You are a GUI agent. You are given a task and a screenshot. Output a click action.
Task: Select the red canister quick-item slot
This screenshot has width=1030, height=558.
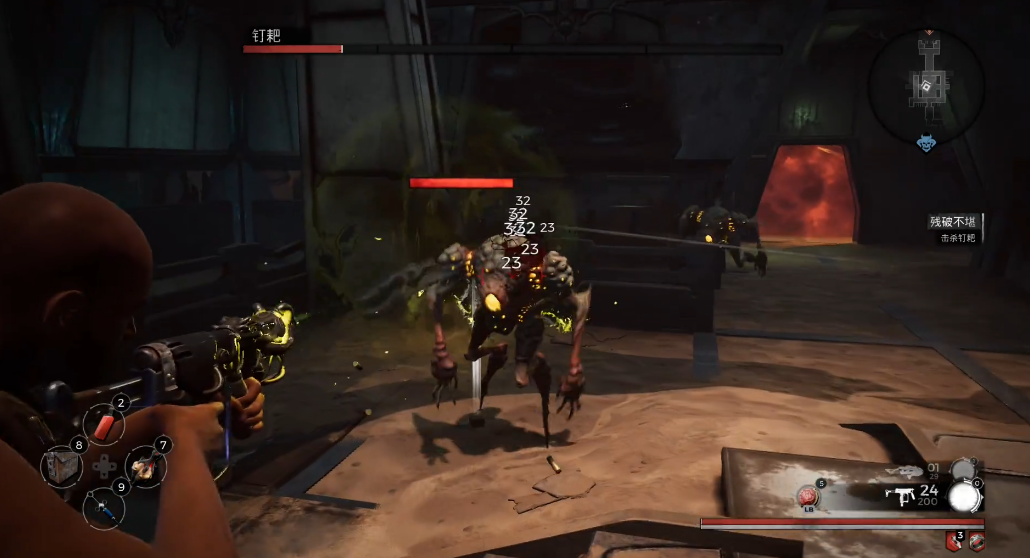[105, 423]
